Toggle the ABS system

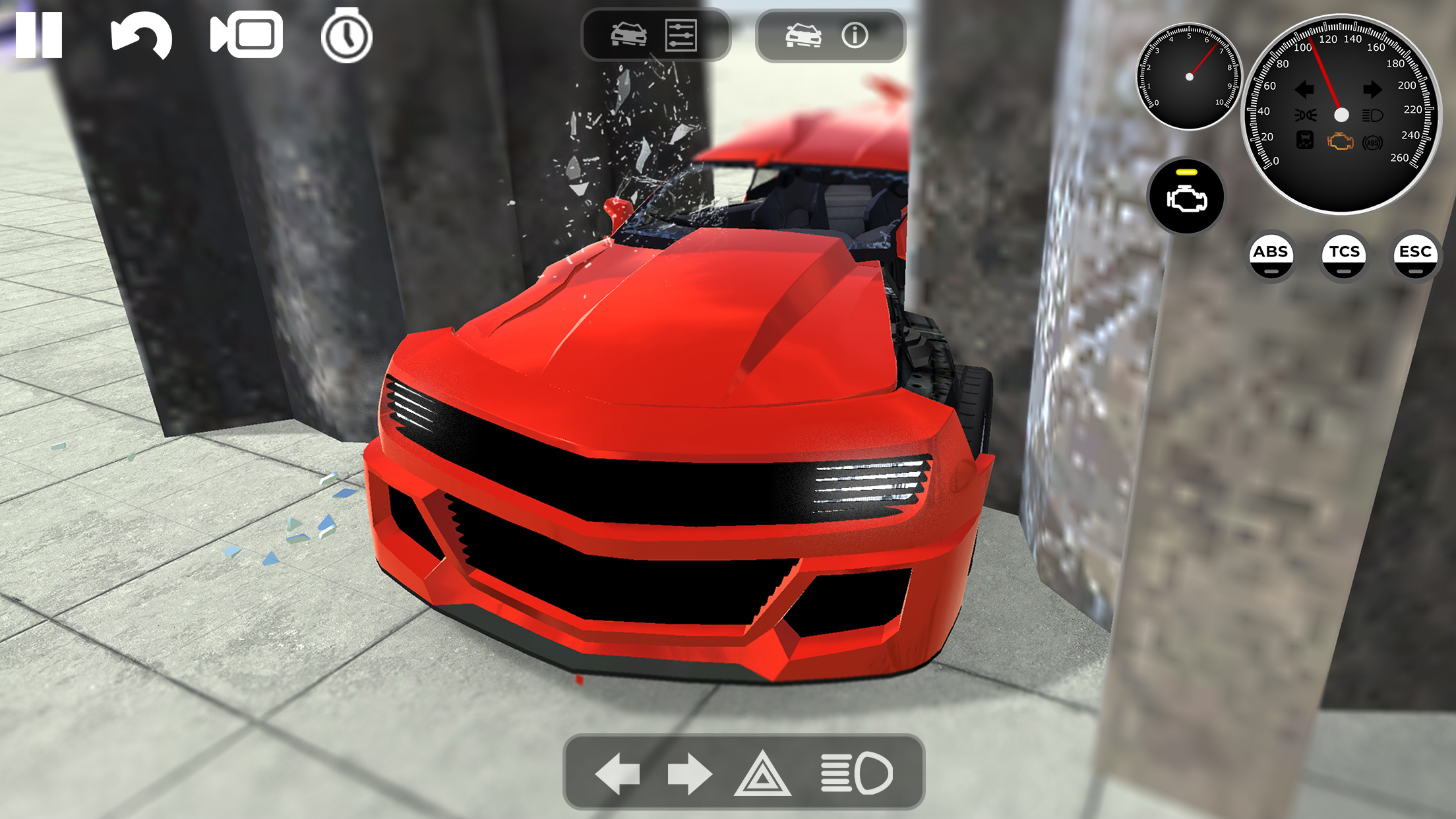pyautogui.click(x=1272, y=252)
